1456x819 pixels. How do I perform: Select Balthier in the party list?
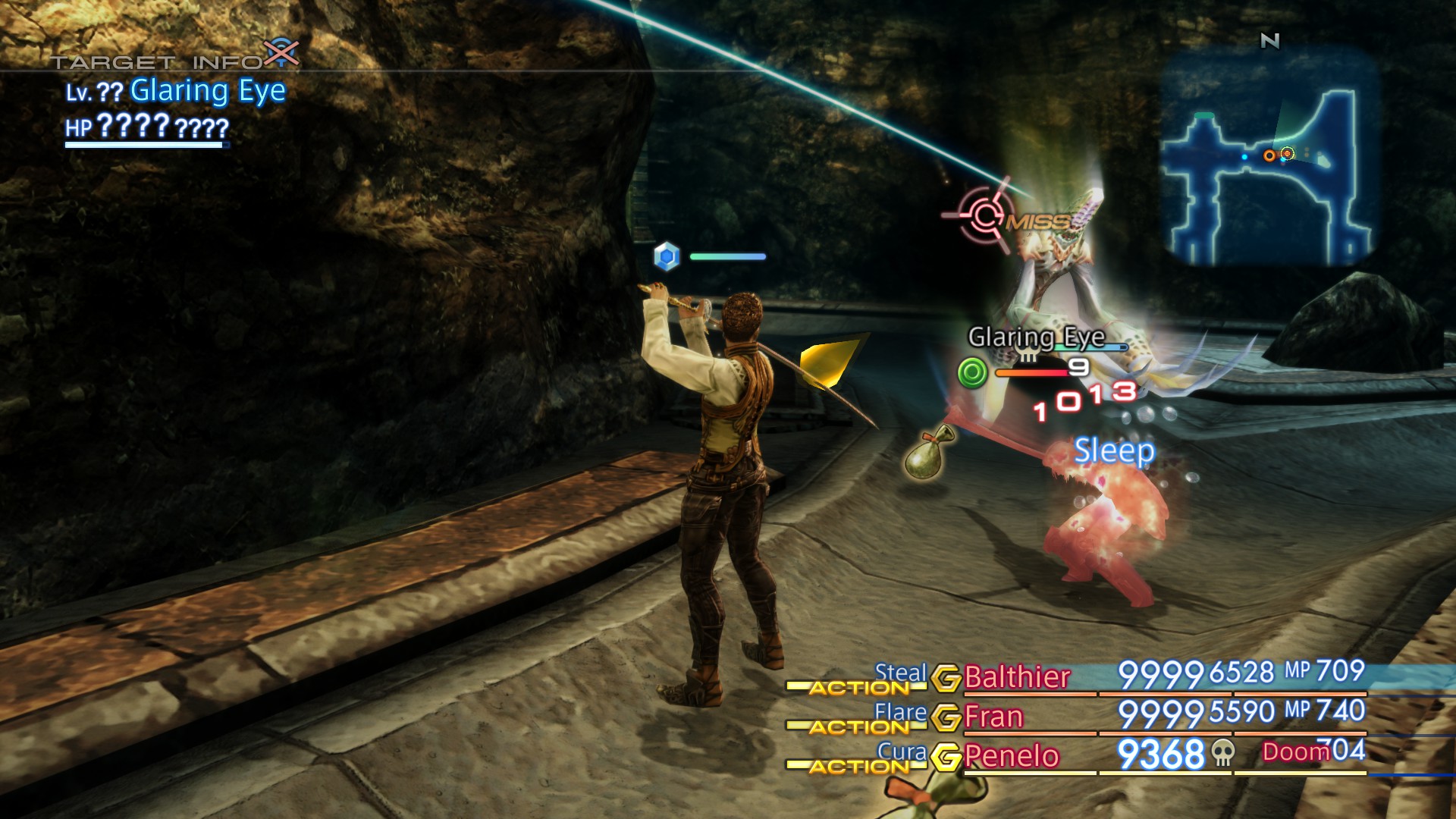click(x=1017, y=676)
